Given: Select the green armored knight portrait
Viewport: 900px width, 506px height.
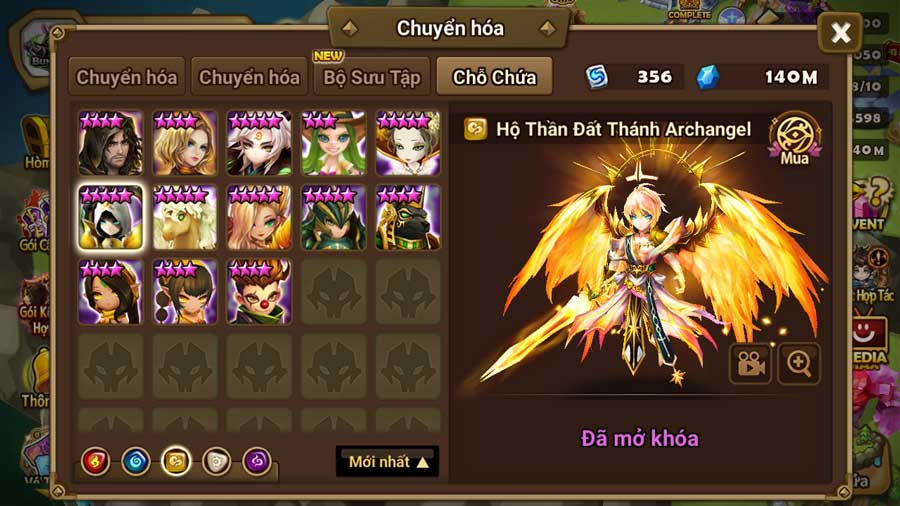Looking at the screenshot, I should 333,217.
